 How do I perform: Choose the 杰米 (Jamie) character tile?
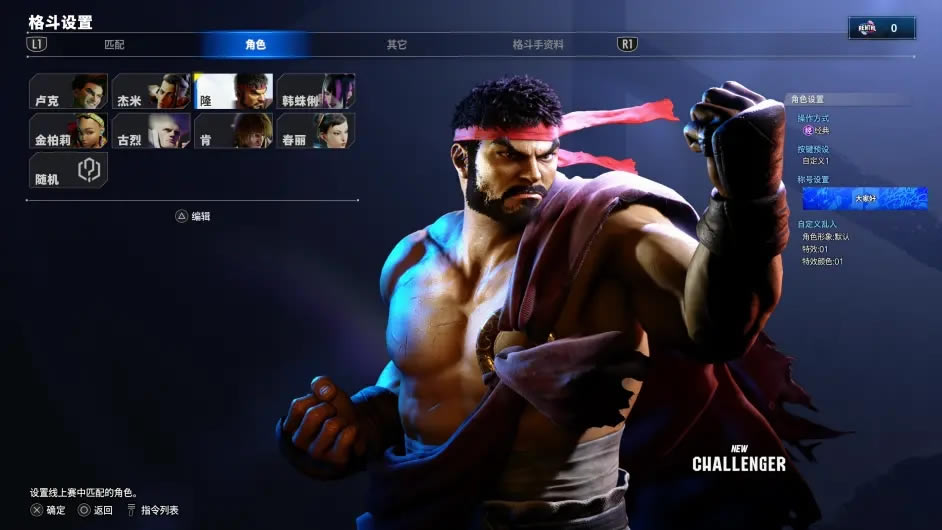tap(151, 92)
